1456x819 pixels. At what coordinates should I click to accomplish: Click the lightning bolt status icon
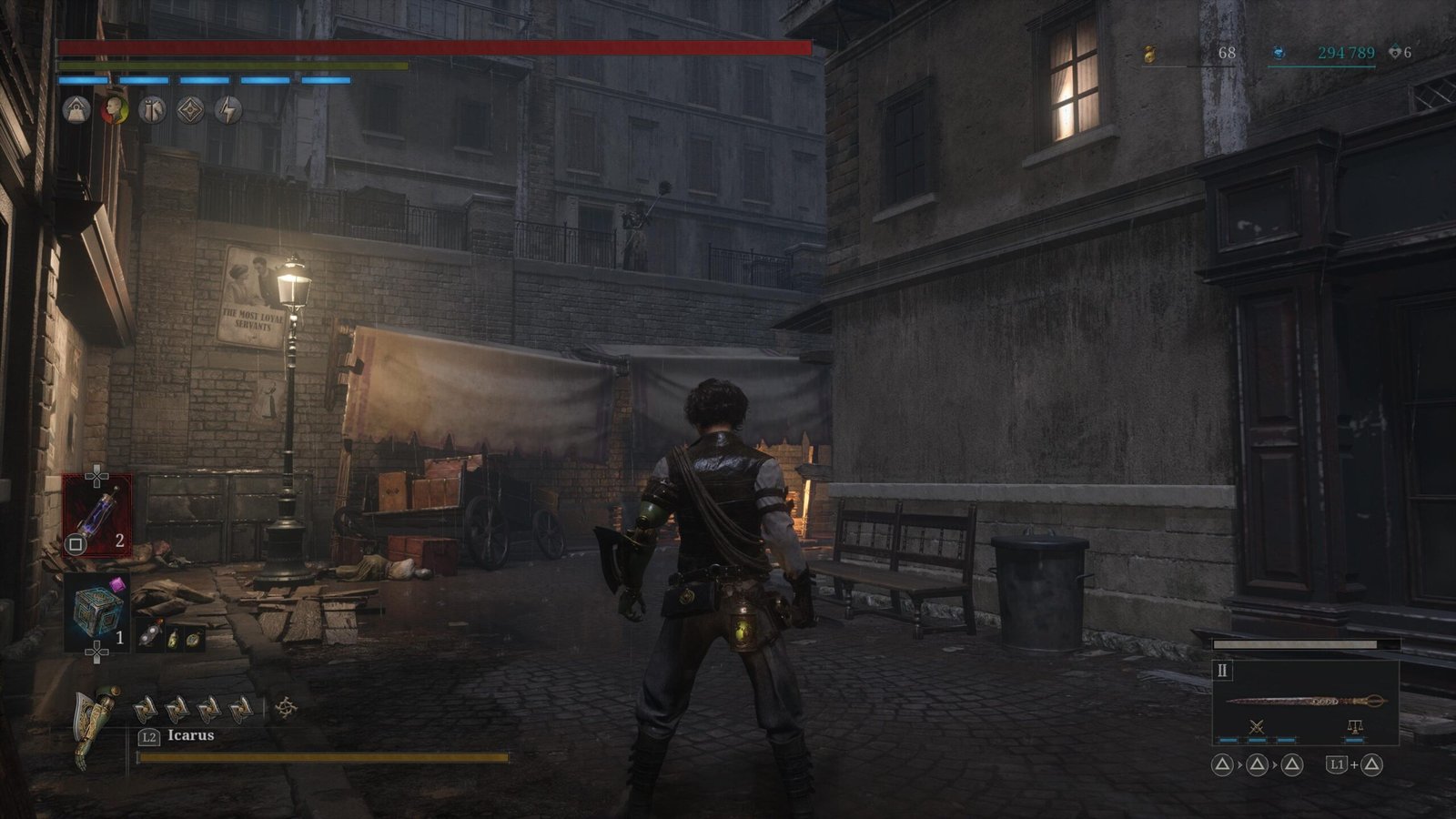click(228, 111)
